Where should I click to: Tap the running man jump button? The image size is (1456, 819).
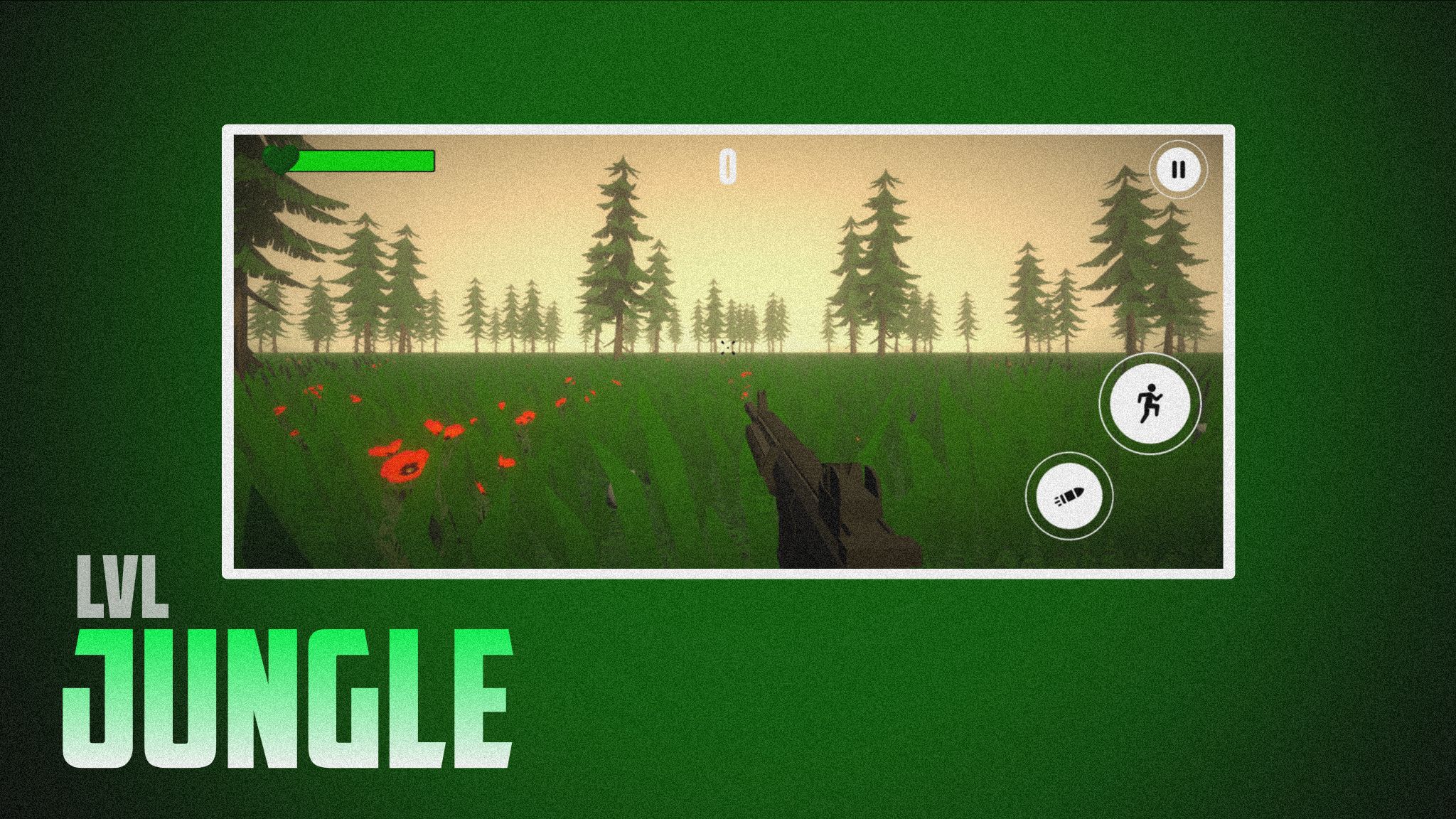(1150, 404)
